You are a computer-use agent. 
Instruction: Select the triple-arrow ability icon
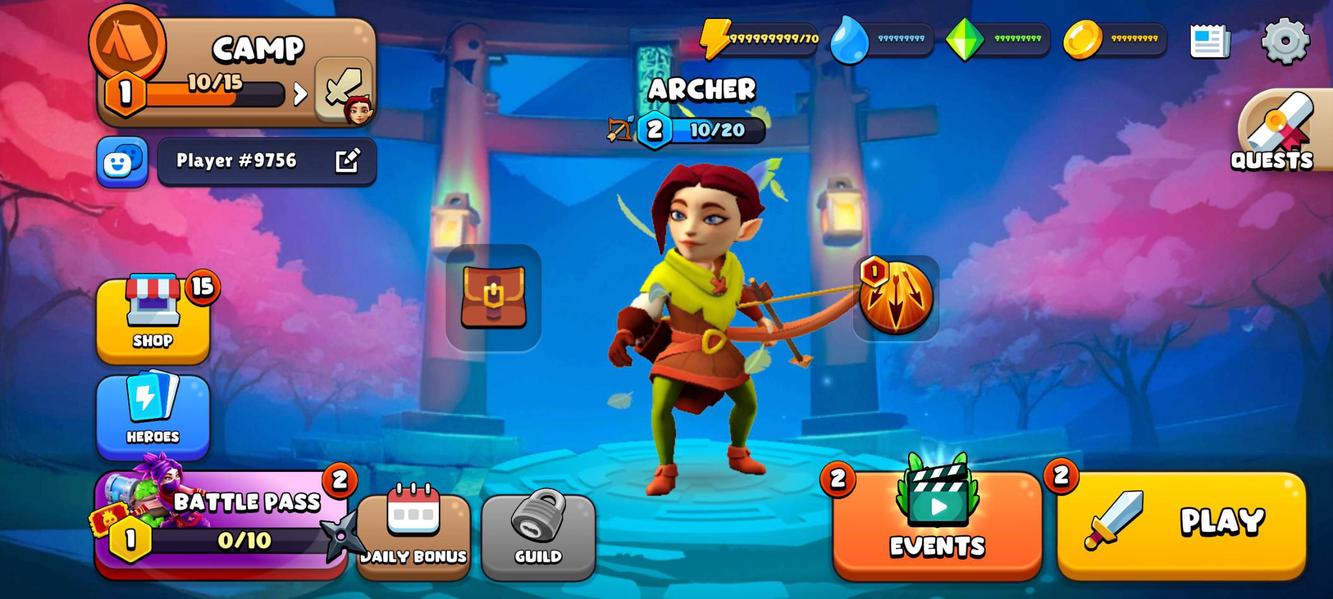click(896, 298)
